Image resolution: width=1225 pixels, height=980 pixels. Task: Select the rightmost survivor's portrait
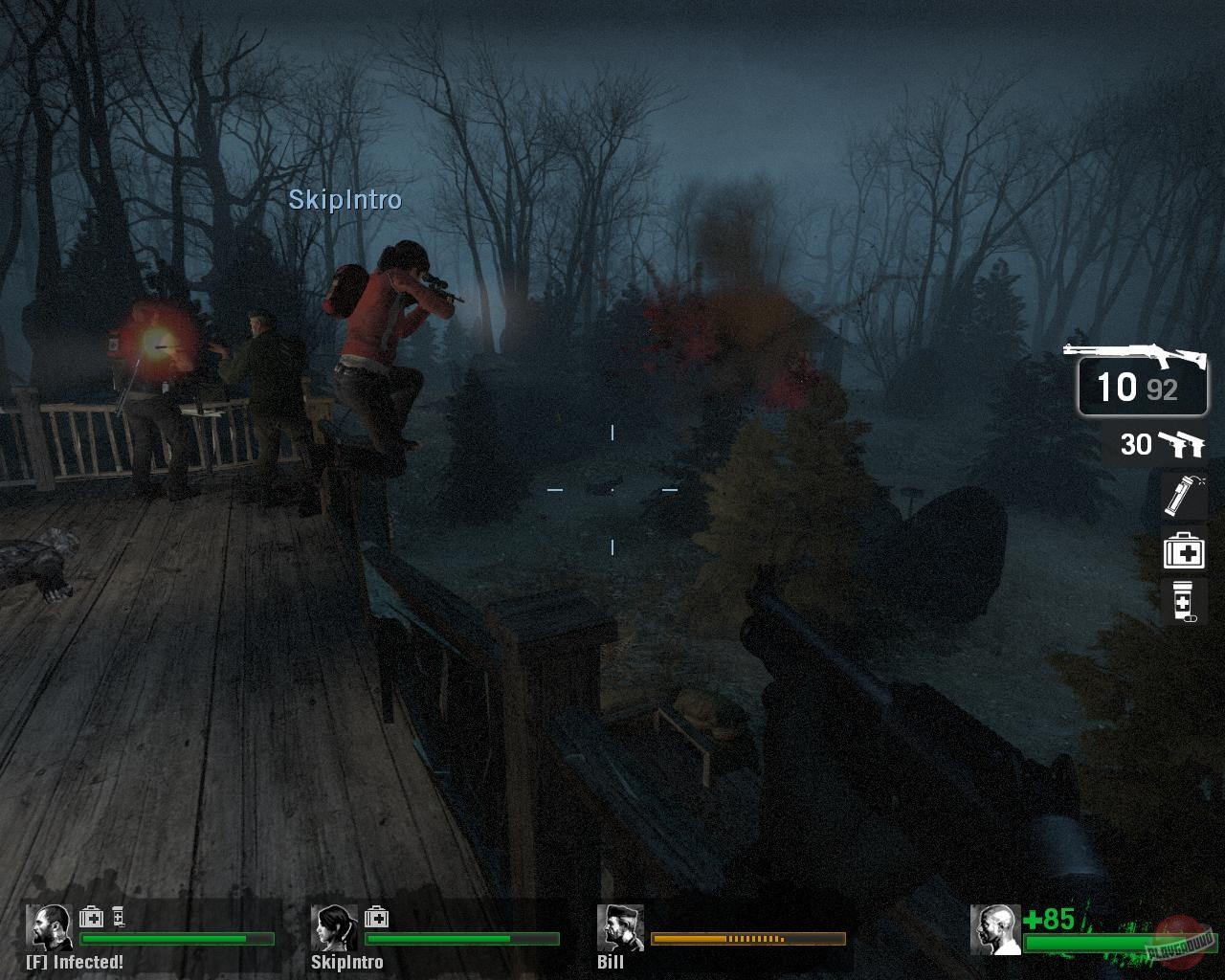coord(995,930)
